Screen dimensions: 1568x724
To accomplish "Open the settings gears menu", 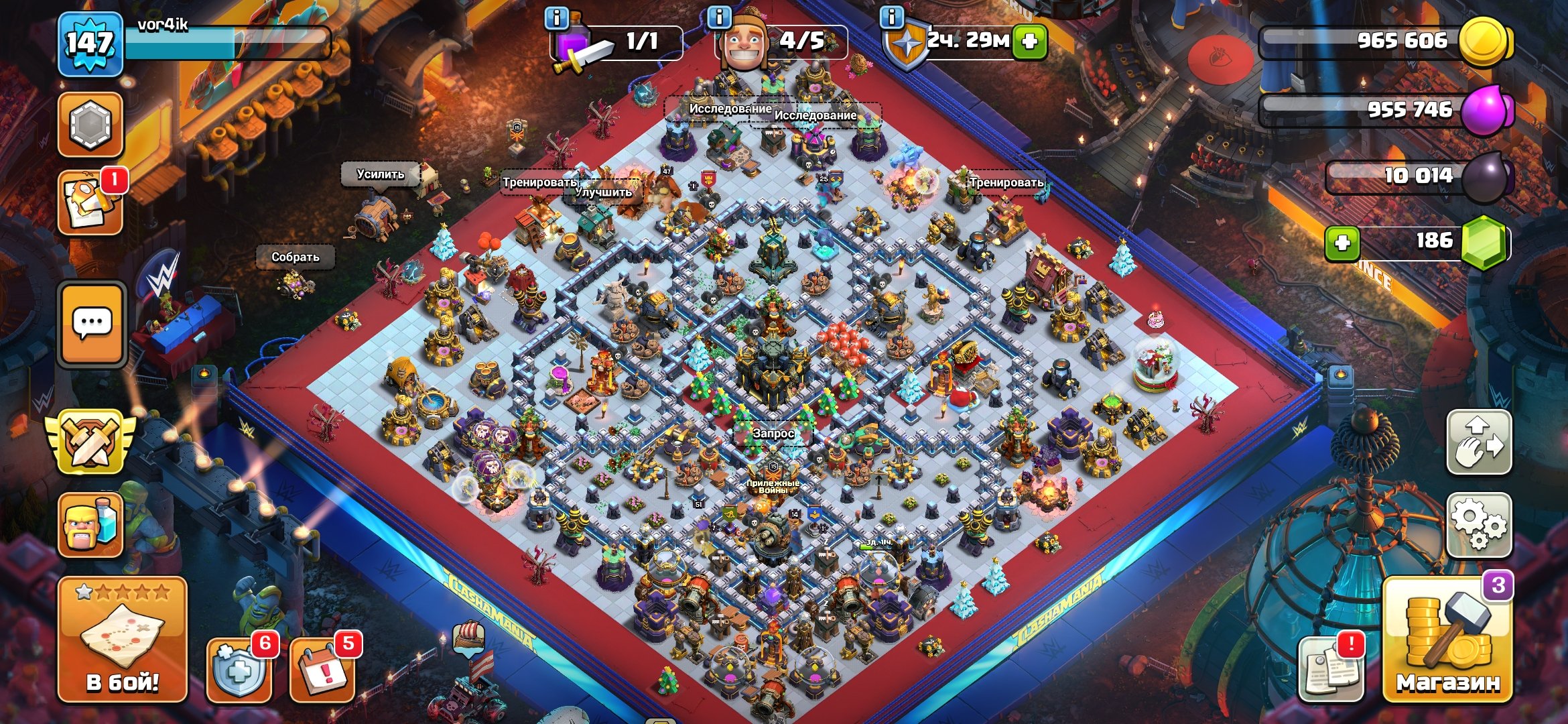I will pos(1479,525).
